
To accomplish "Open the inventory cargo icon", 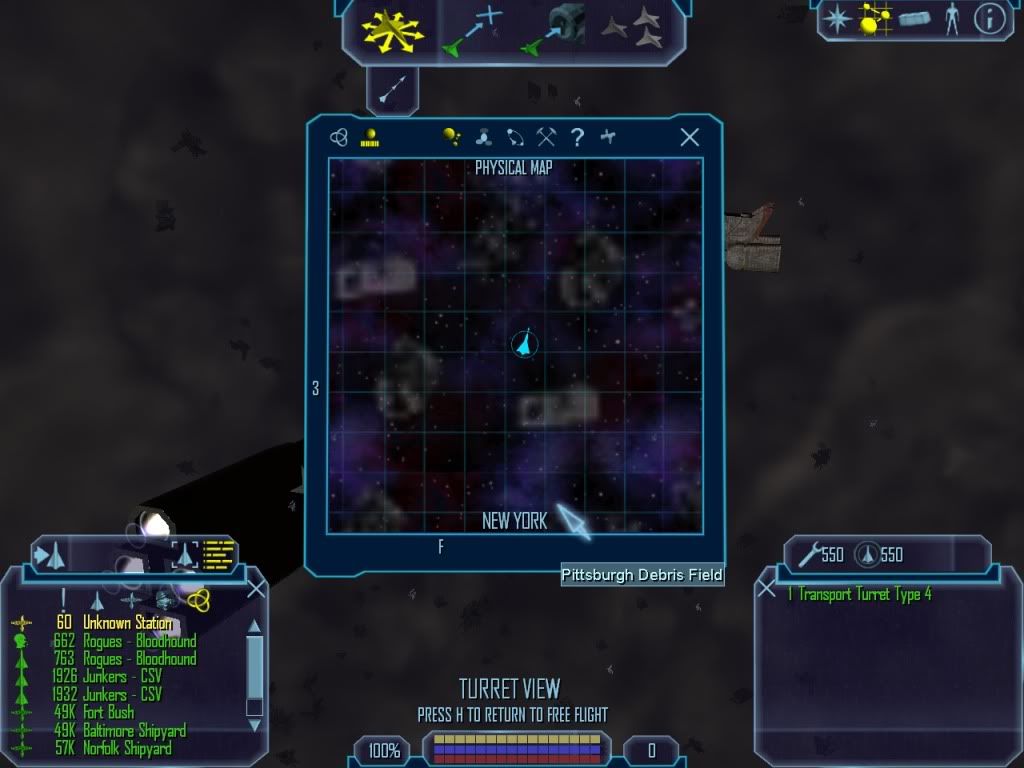I will (x=914, y=19).
